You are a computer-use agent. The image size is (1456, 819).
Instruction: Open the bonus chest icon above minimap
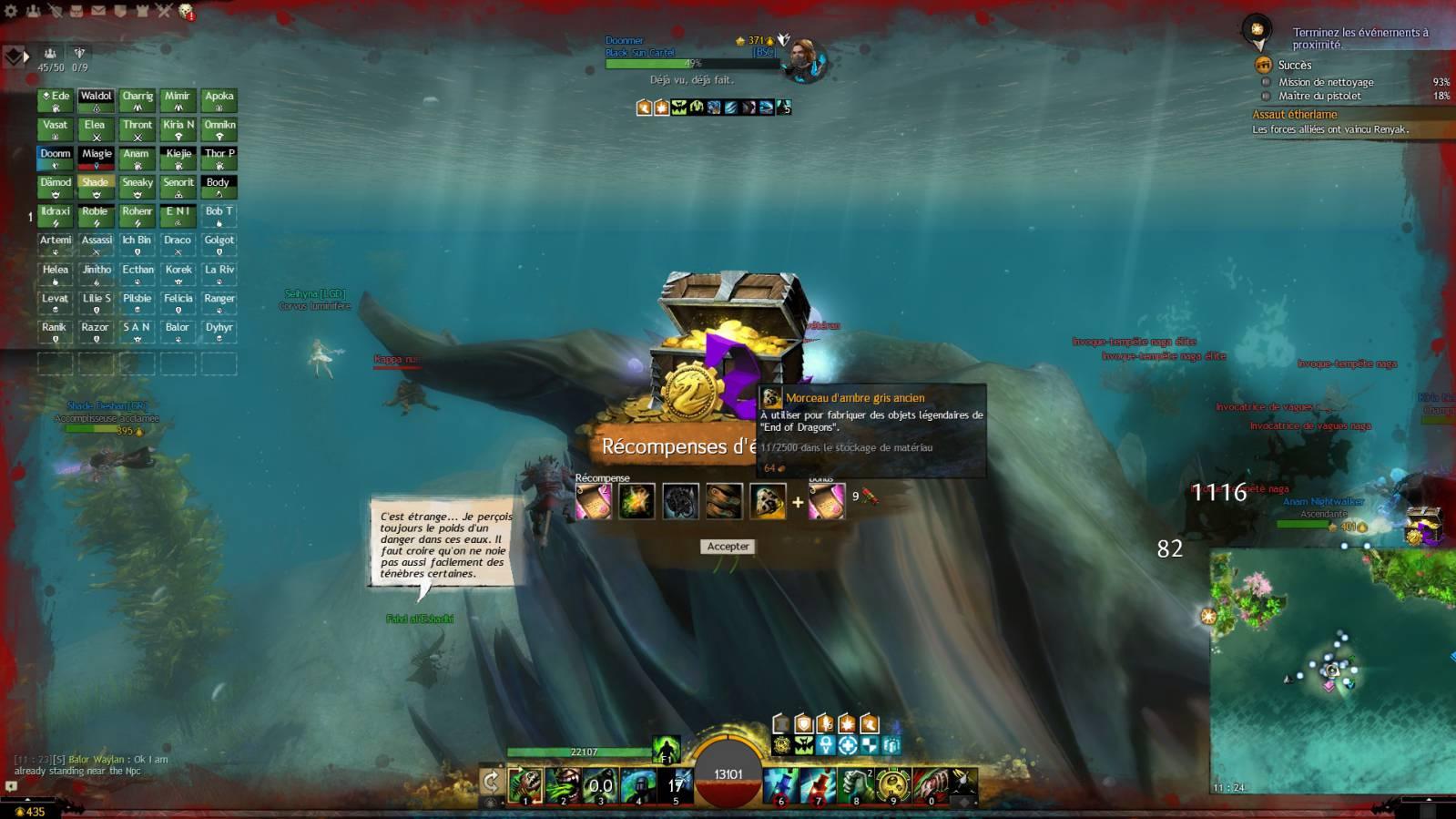click(1422, 526)
